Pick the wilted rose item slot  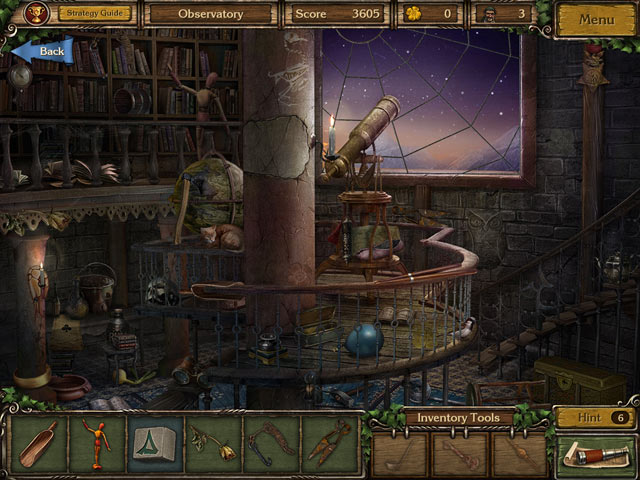pyautogui.click(x=212, y=443)
